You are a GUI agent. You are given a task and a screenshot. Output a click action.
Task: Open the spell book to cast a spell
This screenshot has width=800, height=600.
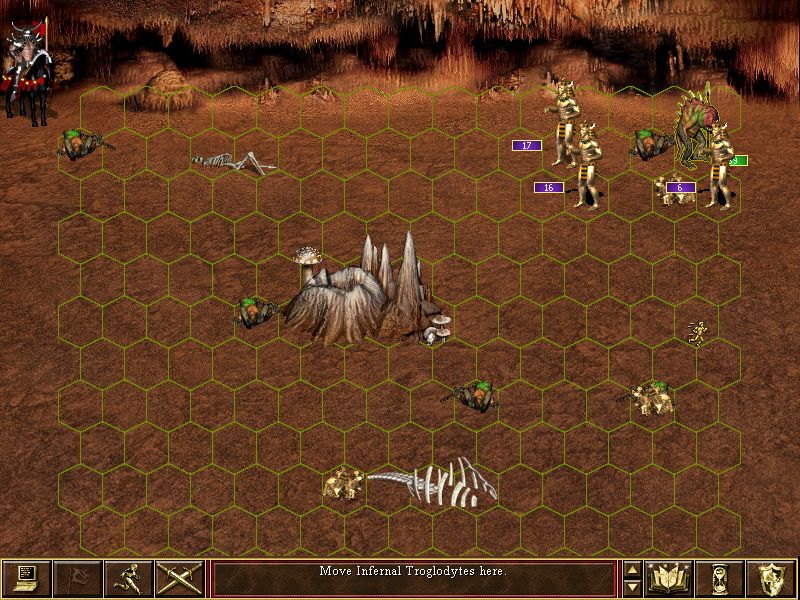[670, 578]
